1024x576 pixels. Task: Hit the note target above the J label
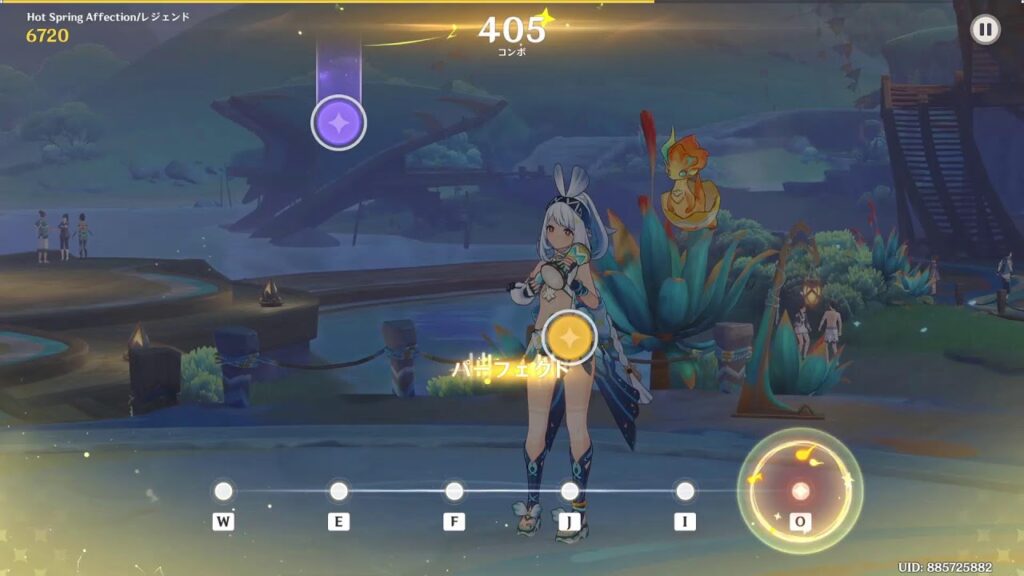[x=570, y=491]
